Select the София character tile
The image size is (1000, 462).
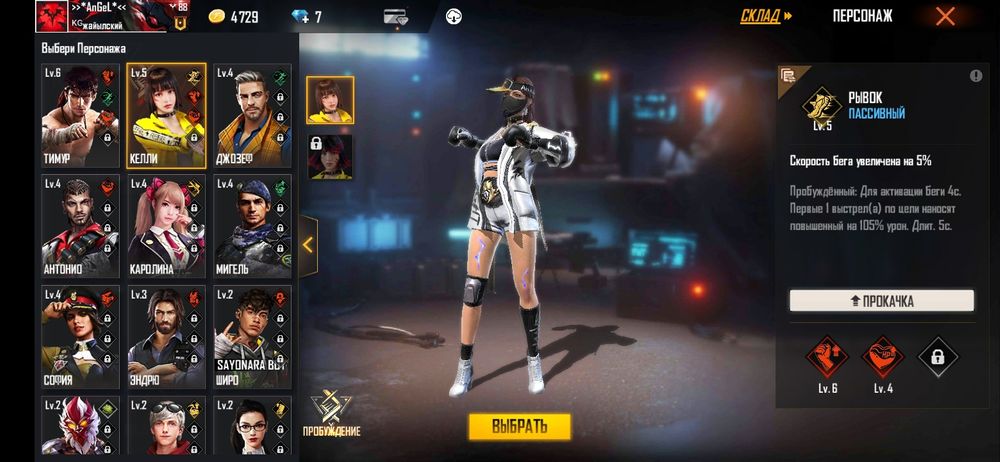coord(80,337)
